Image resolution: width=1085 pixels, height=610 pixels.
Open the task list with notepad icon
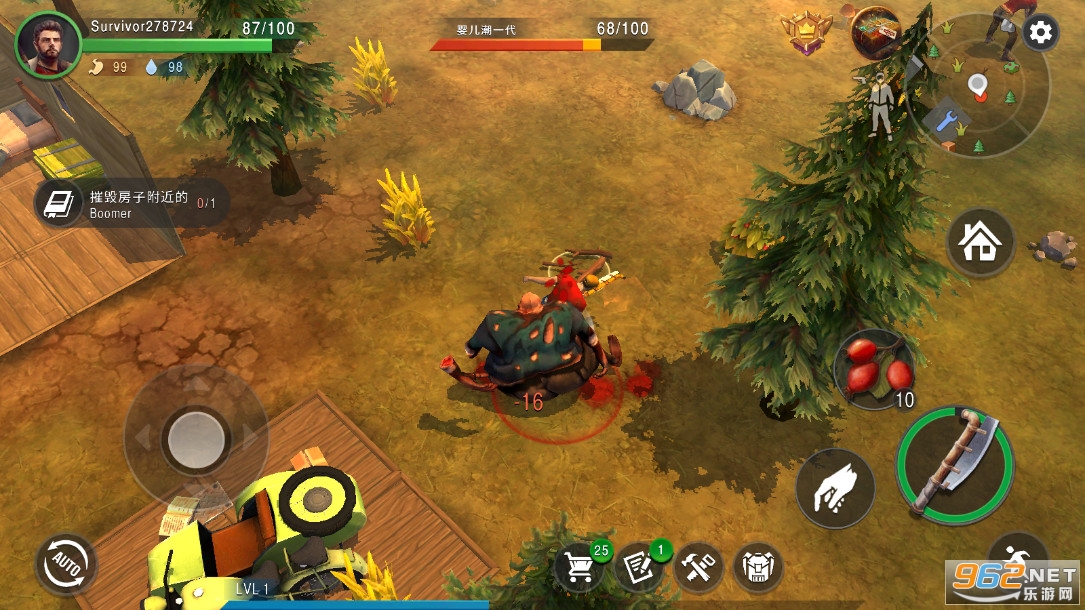(639, 568)
